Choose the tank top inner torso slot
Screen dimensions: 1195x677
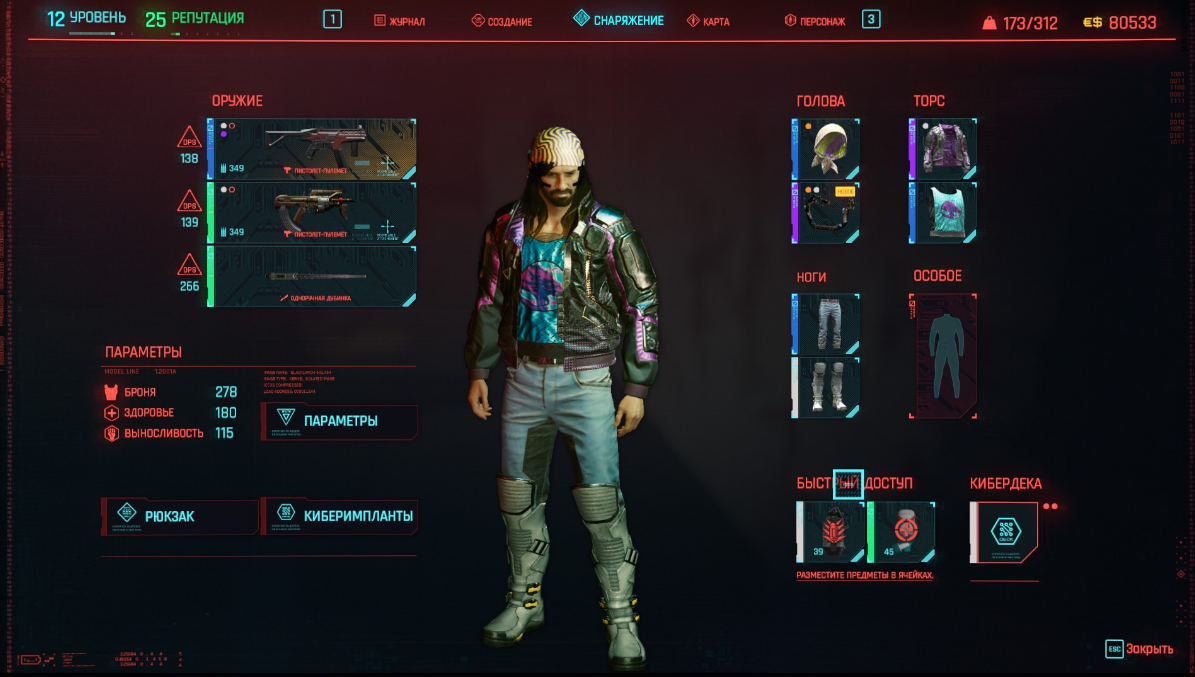pos(943,212)
